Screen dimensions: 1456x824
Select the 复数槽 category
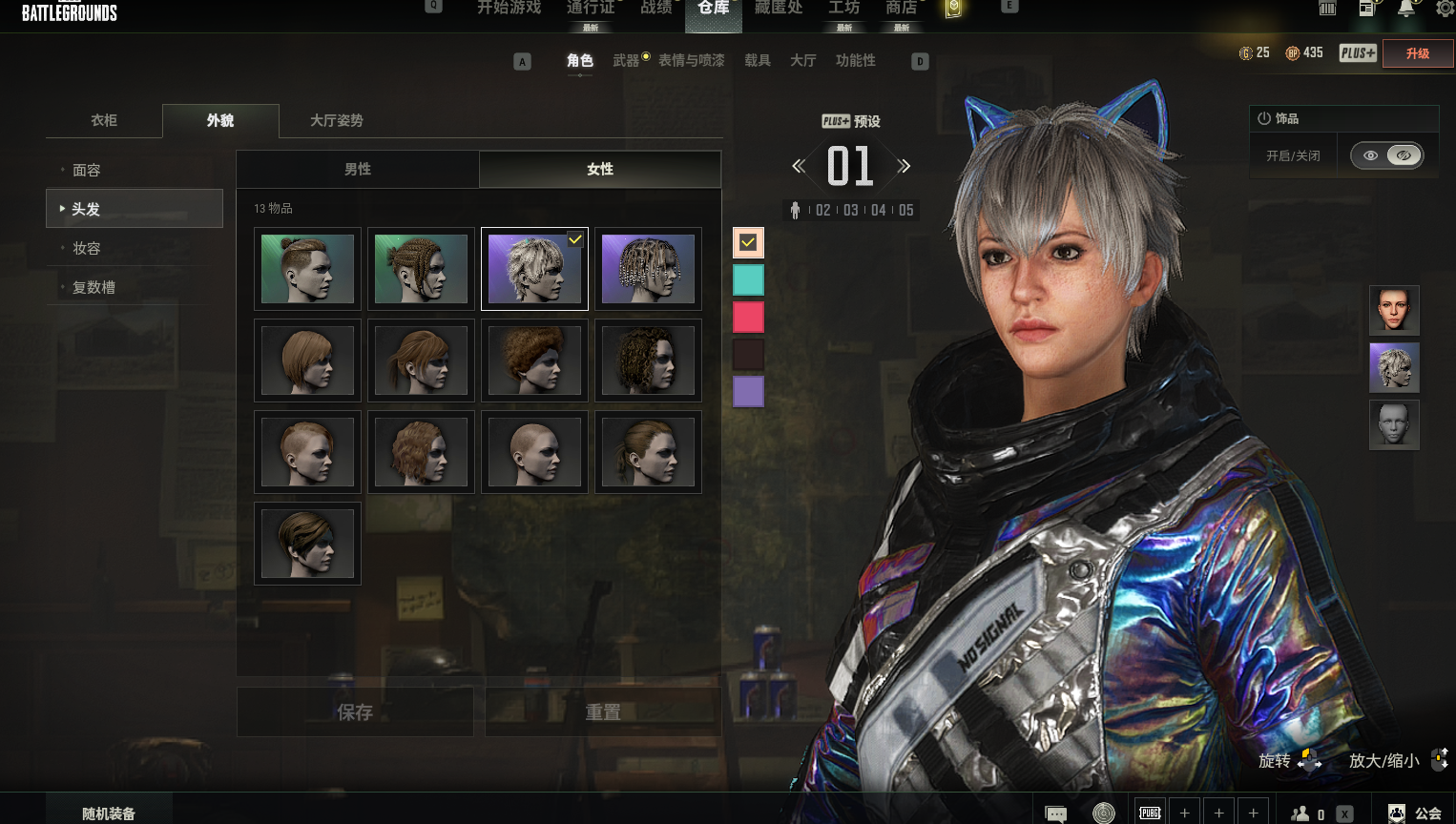(94, 287)
